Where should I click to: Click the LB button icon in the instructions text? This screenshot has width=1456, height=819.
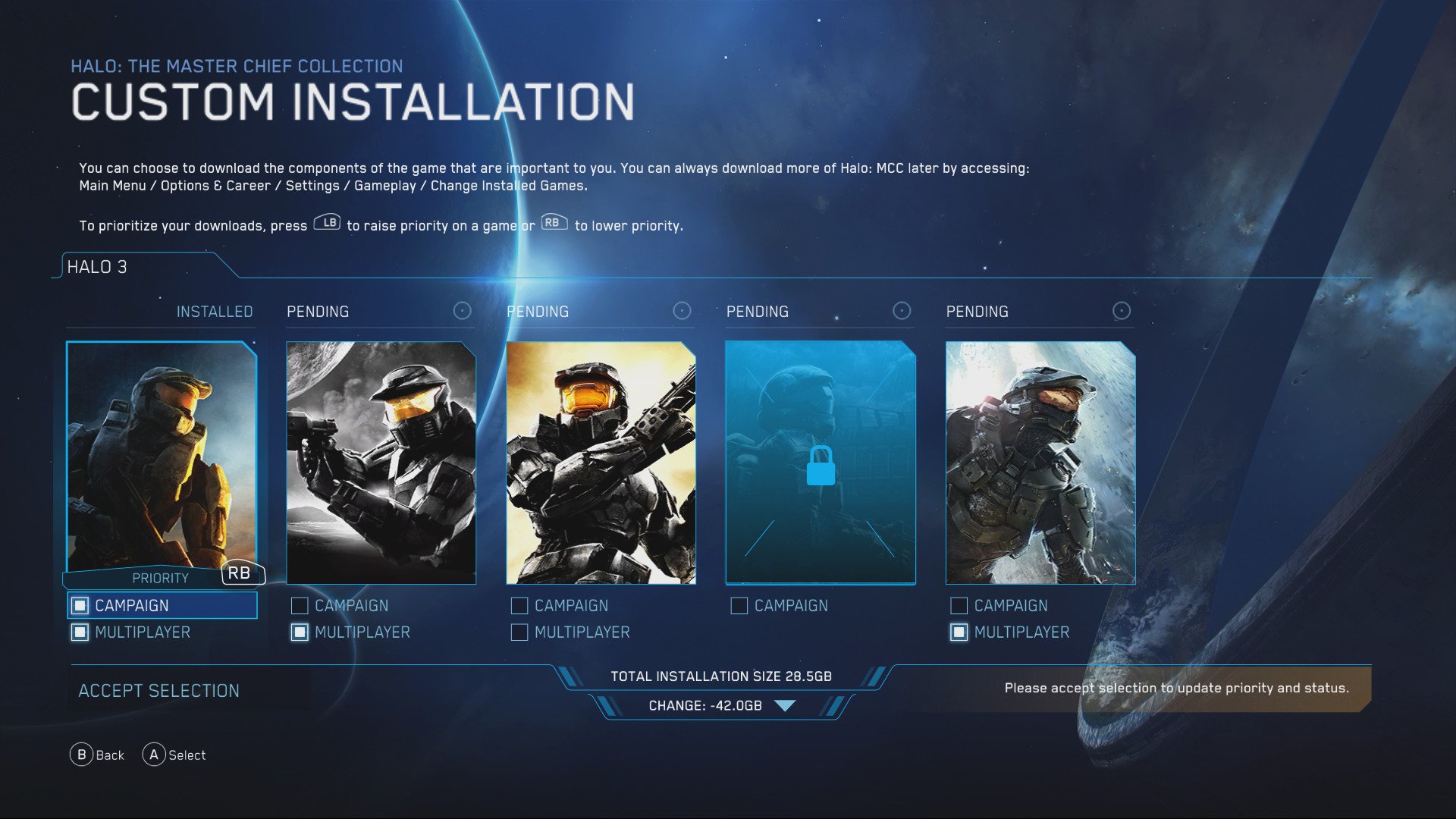pos(327,223)
